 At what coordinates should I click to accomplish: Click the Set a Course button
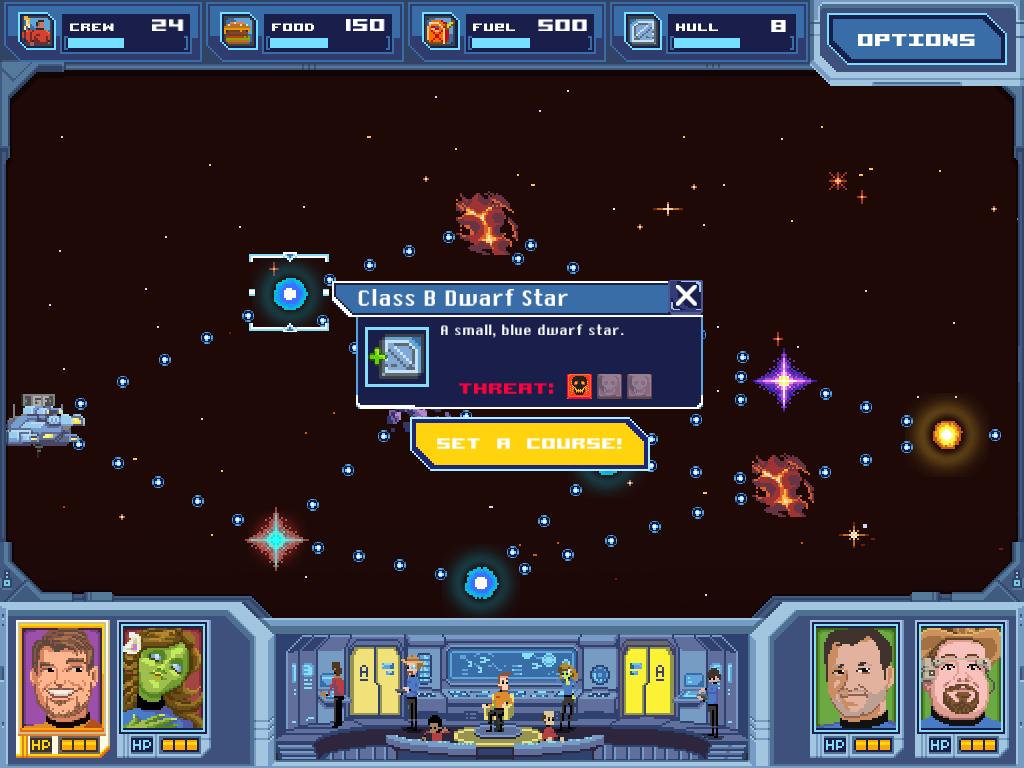tap(530, 443)
